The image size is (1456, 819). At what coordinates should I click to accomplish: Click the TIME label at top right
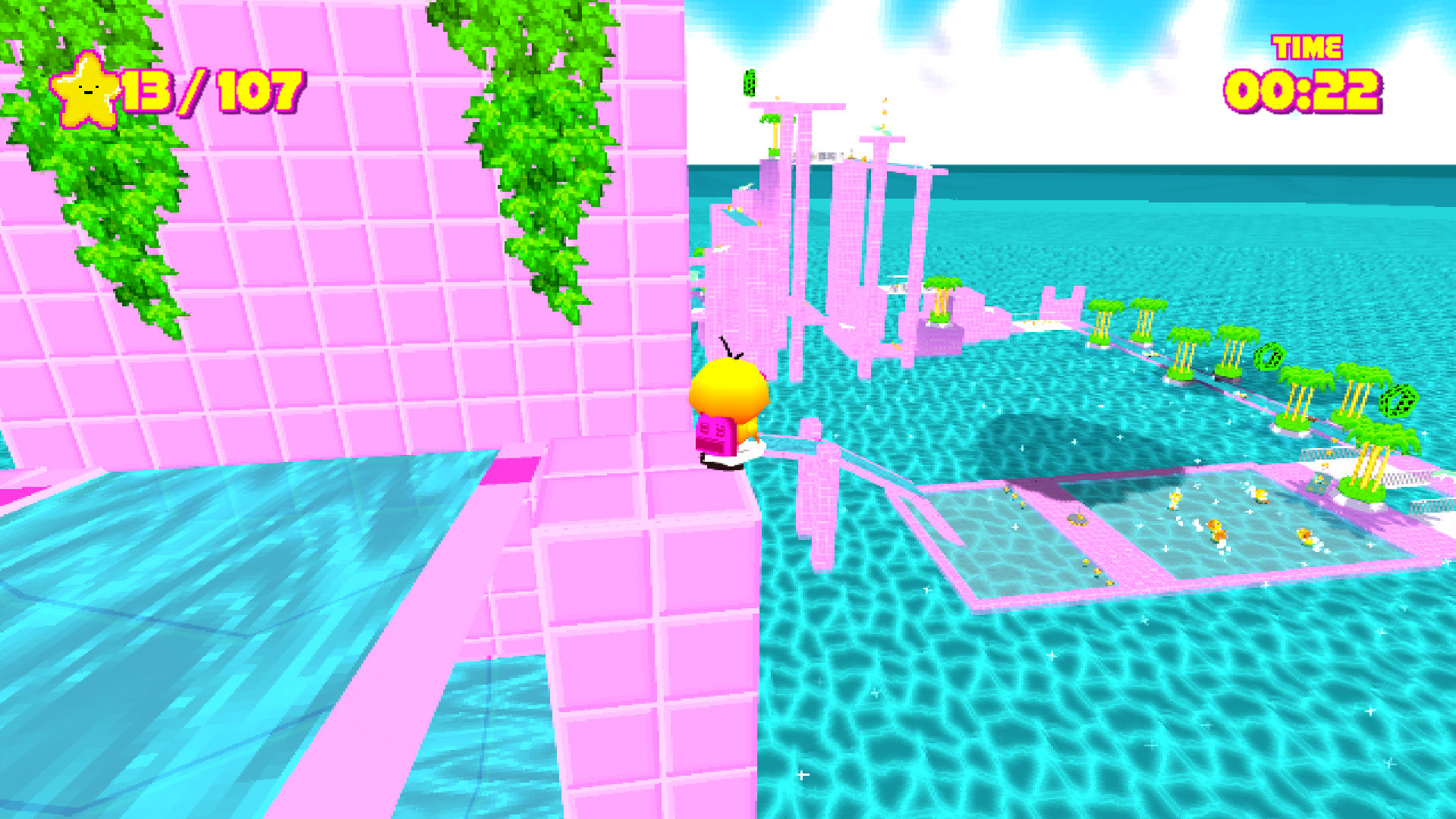pos(1307,47)
